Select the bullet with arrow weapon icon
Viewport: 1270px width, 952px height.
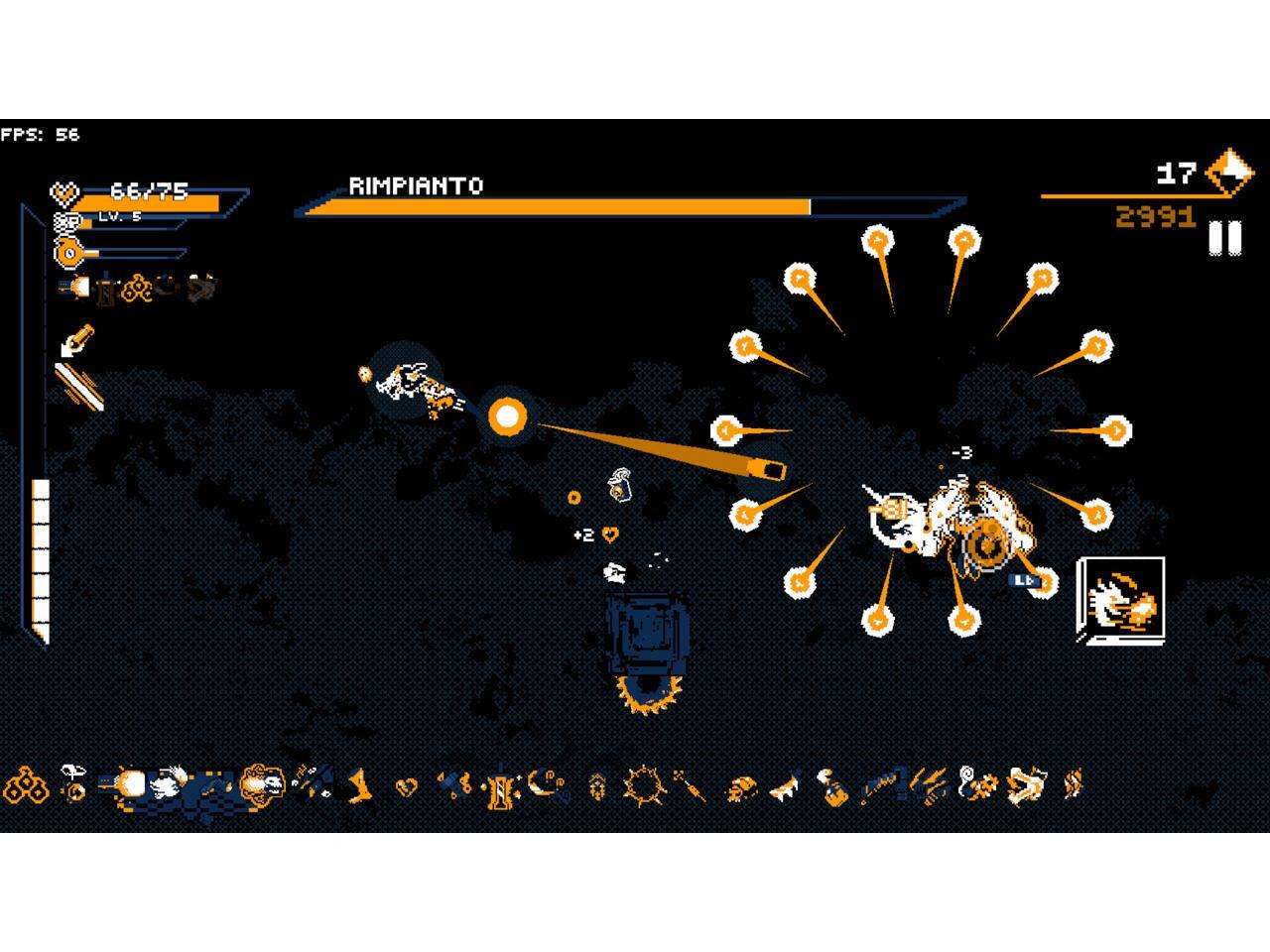pos(76,339)
